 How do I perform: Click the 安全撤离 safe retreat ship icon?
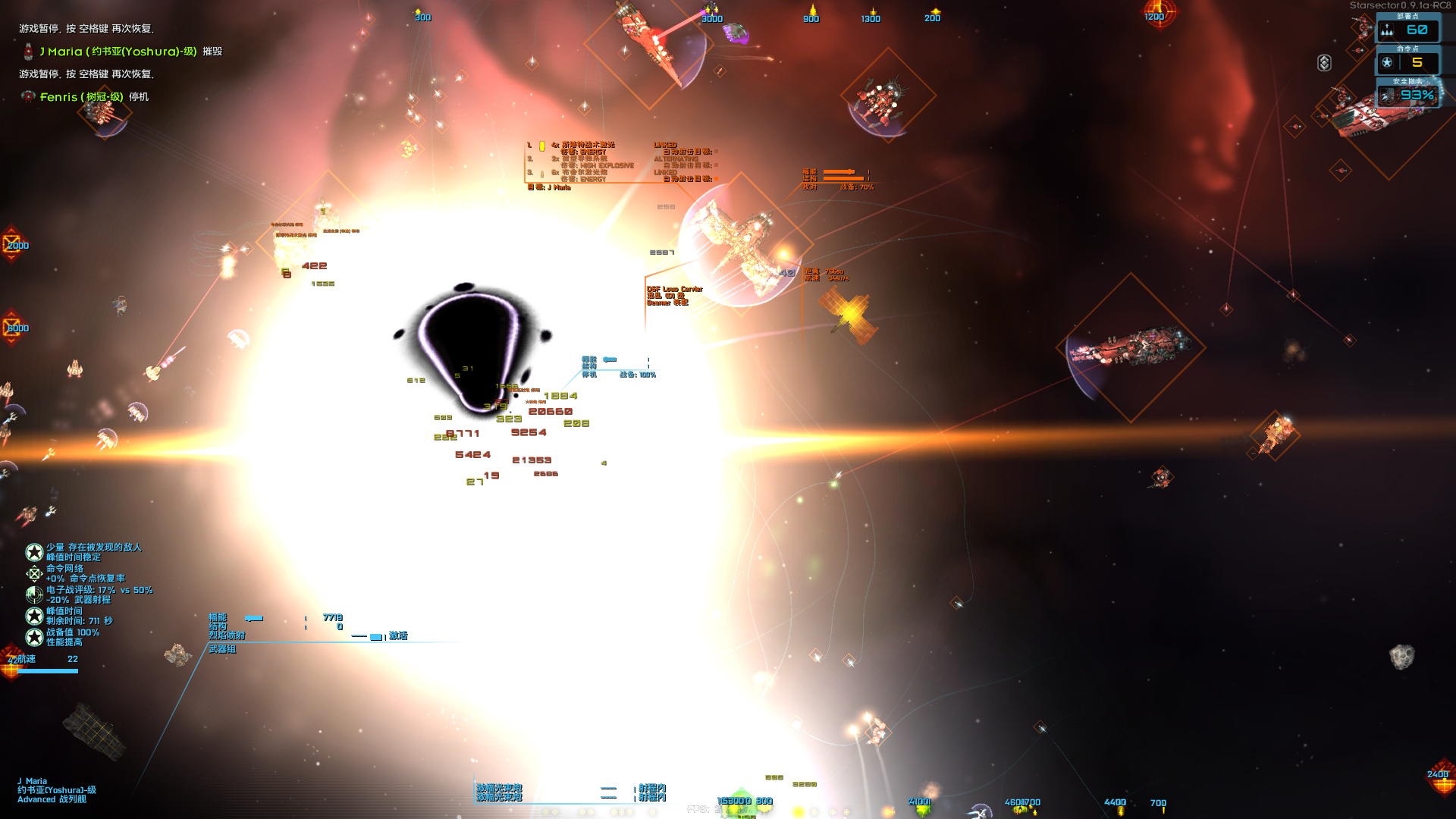tap(1388, 95)
